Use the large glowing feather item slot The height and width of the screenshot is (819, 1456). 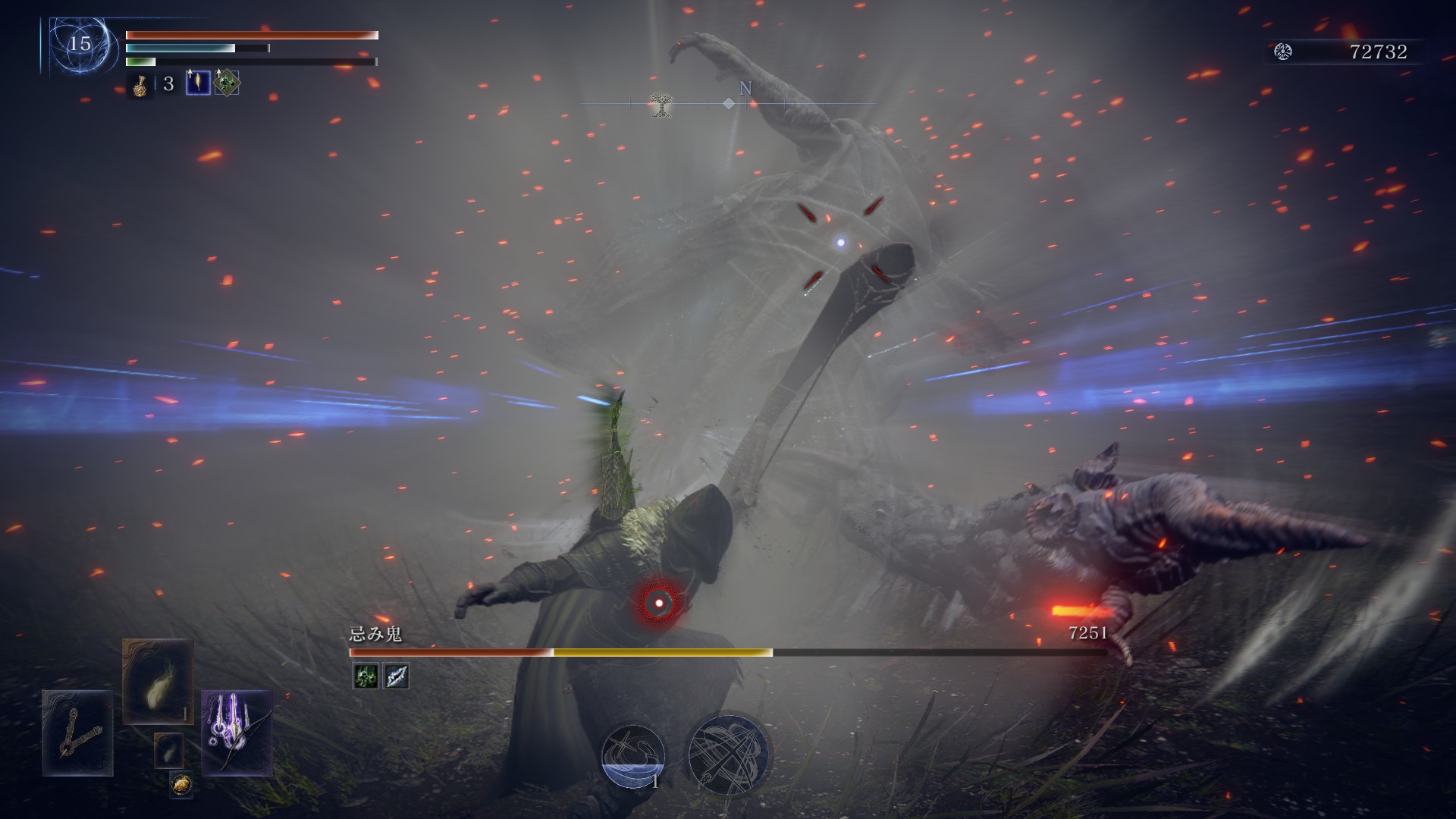click(158, 681)
